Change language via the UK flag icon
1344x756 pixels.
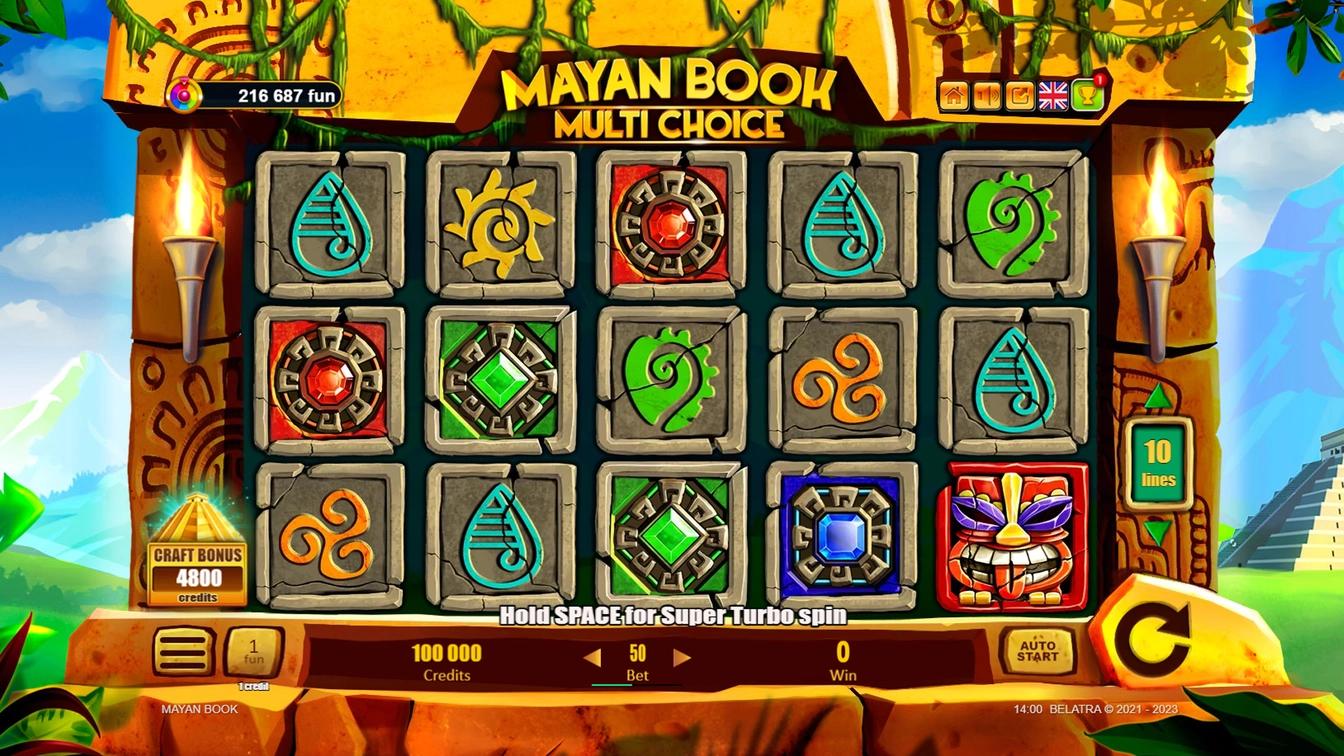[1050, 94]
